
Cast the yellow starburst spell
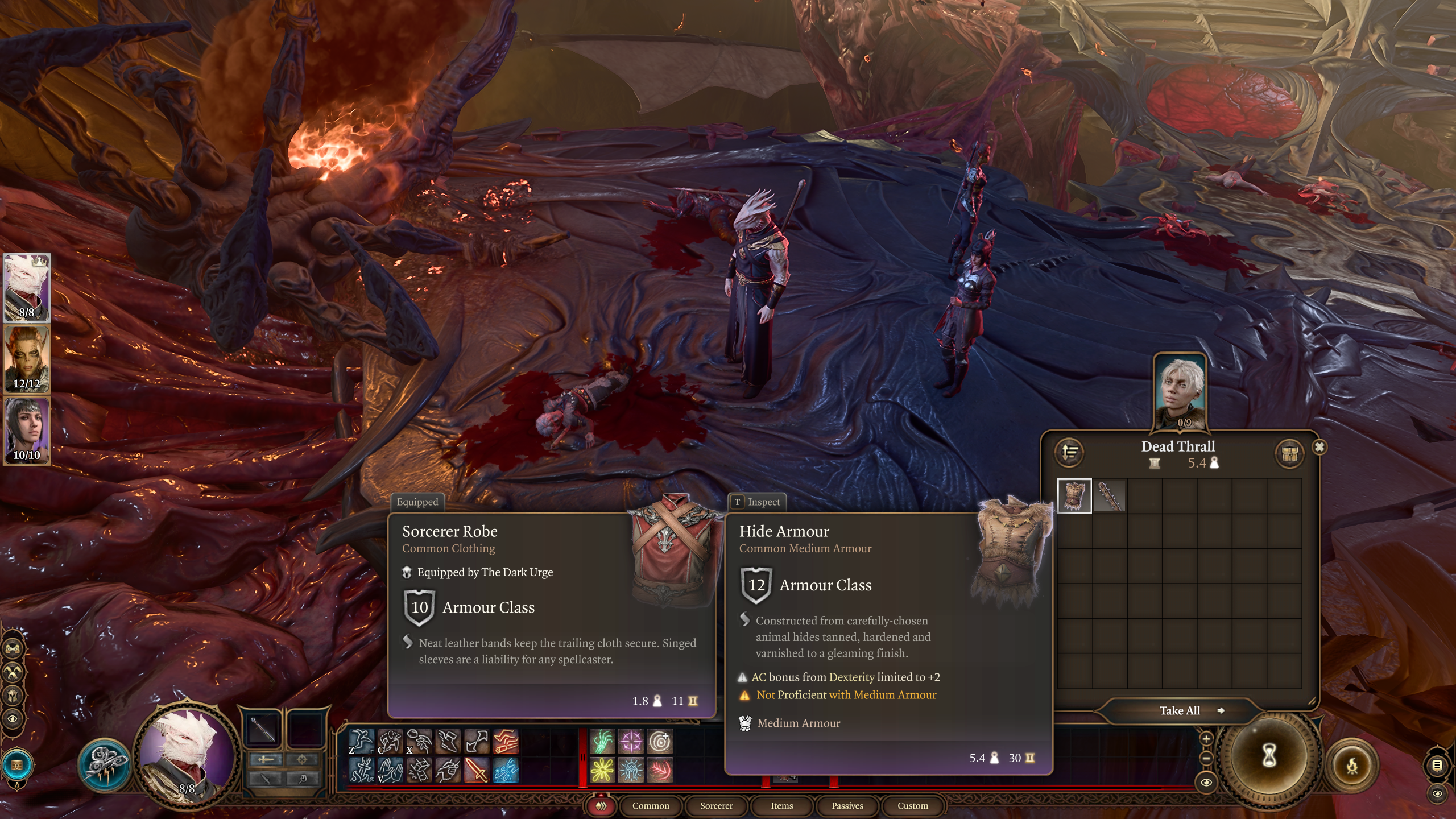coord(602,770)
